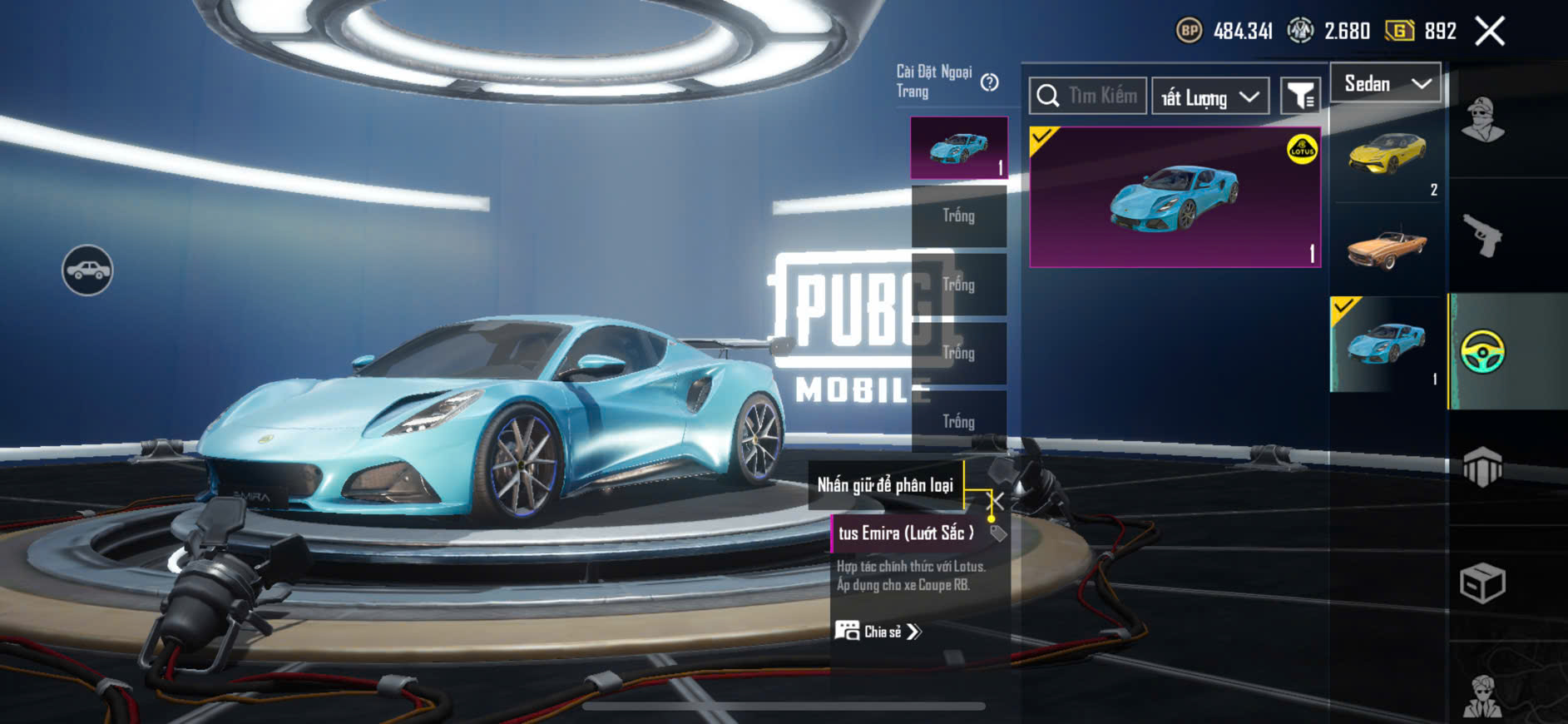Click the tag icon beside Emira name
The height and width of the screenshot is (724, 1568).
click(998, 533)
